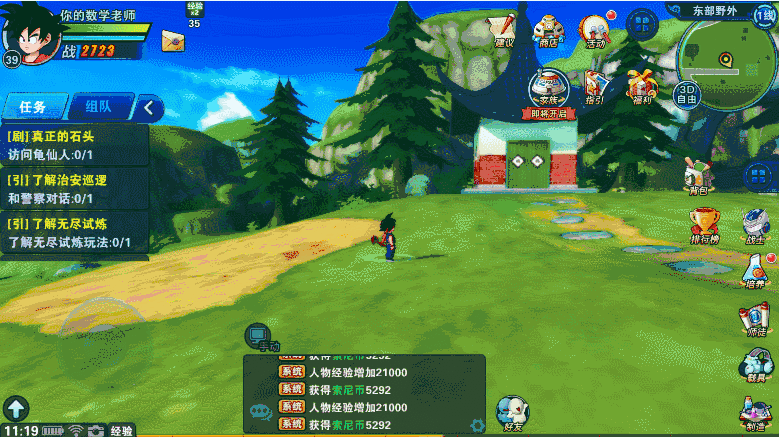The width and height of the screenshot is (779, 437).
Task: Open the 商店 shop
Action: pyautogui.click(x=548, y=30)
